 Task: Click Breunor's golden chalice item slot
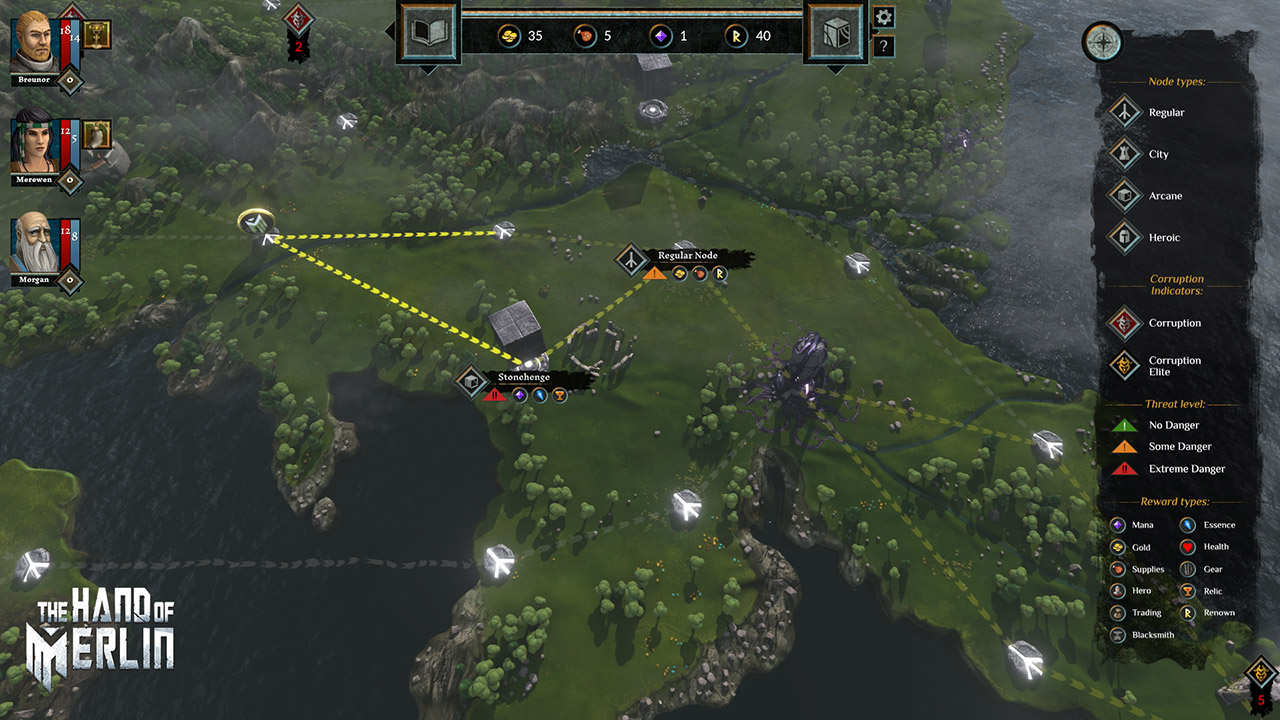(x=97, y=35)
